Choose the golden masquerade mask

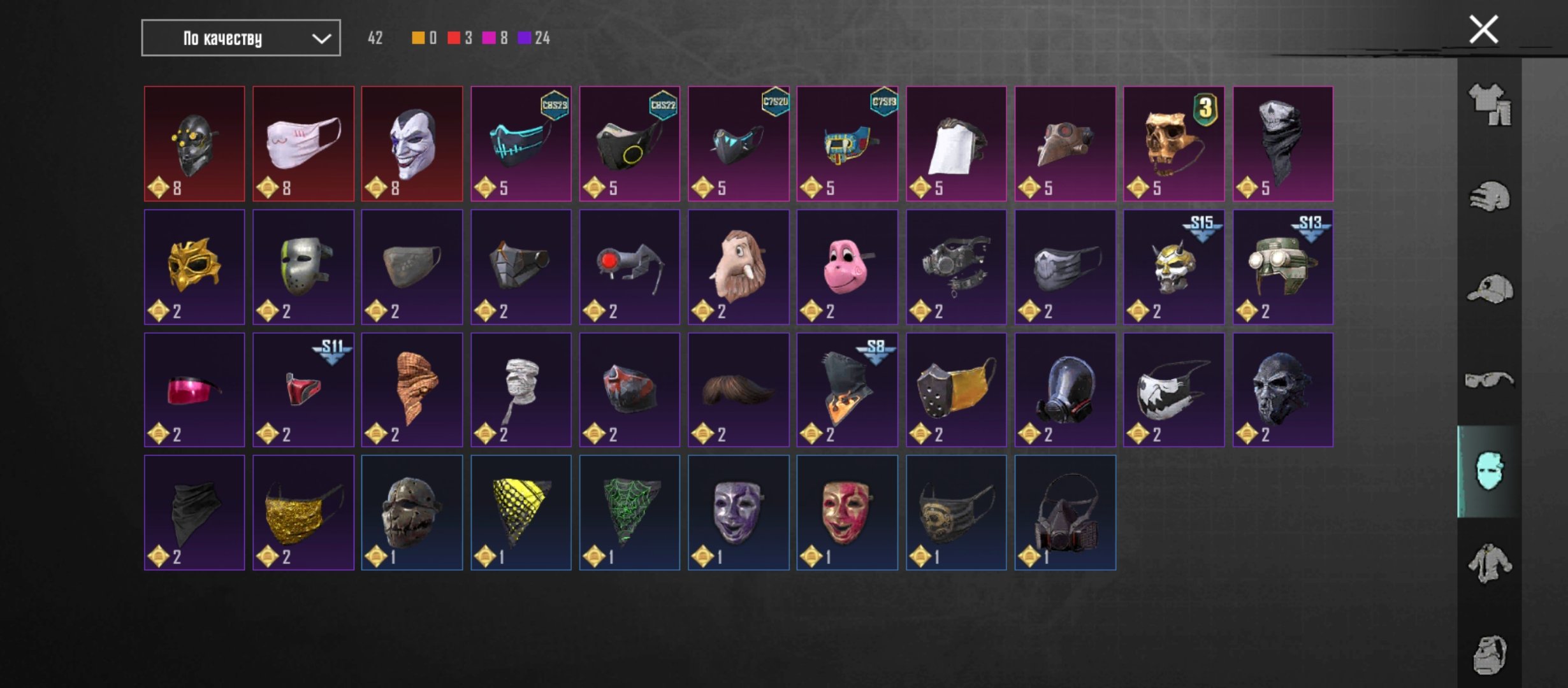pos(194,267)
